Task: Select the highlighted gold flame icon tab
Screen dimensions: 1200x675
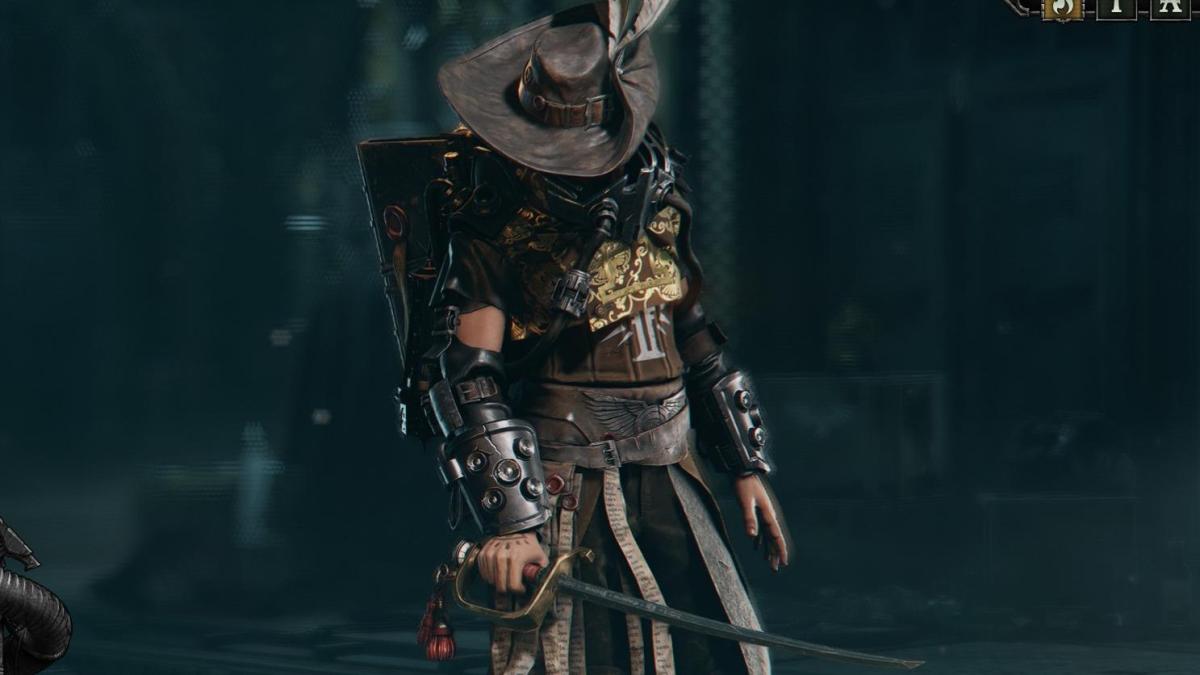Action: (1061, 8)
